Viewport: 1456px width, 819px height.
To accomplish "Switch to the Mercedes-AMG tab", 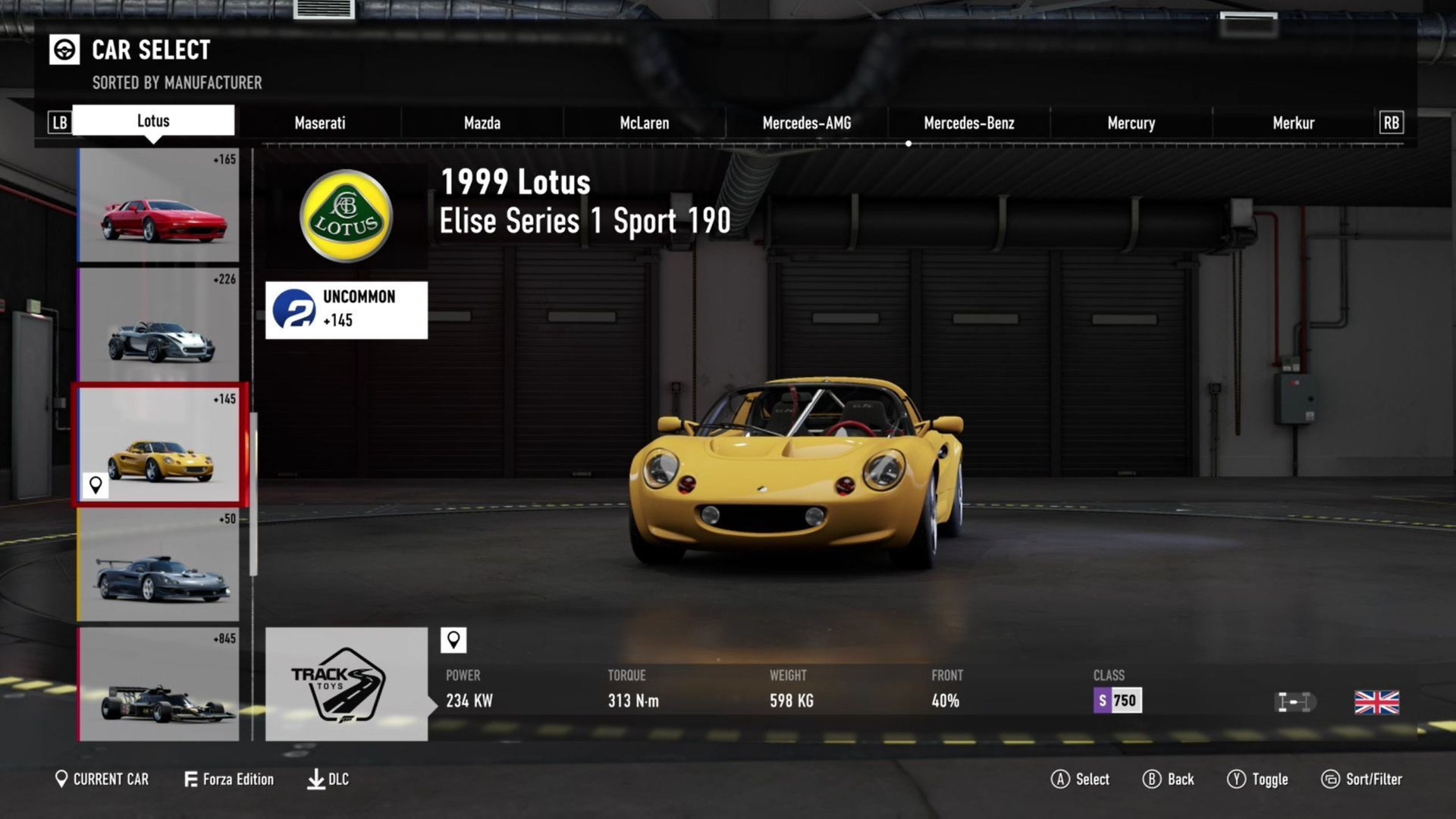I will [806, 123].
